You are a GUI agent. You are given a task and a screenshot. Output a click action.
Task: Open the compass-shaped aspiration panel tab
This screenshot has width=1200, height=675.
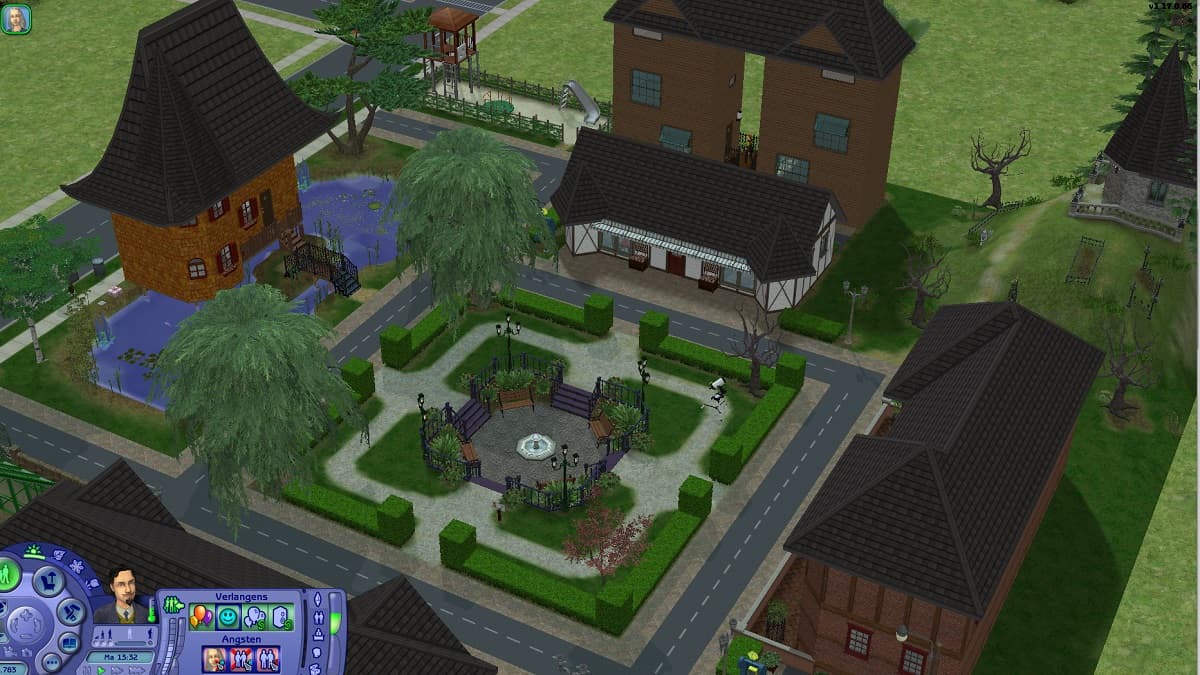coord(319,598)
